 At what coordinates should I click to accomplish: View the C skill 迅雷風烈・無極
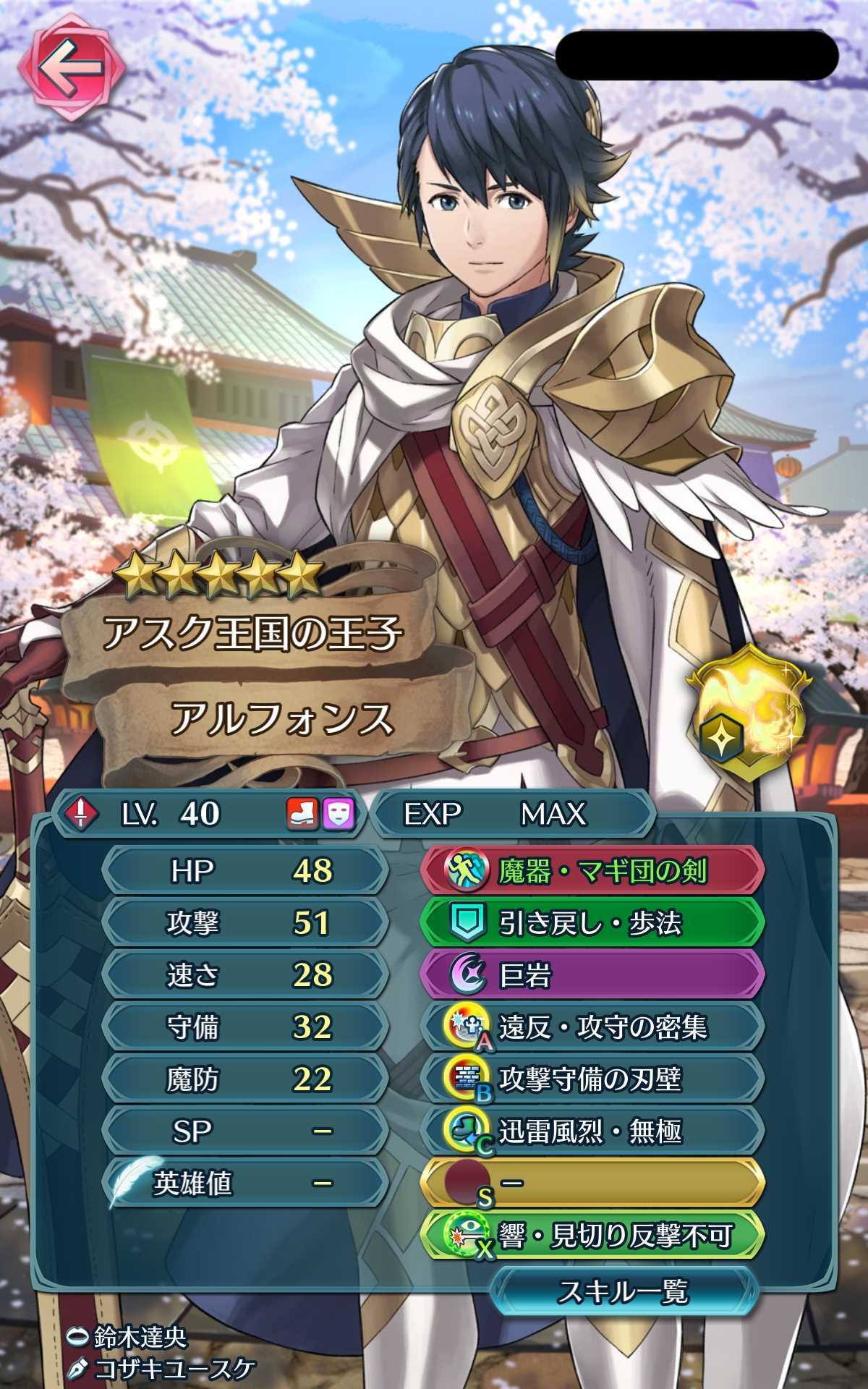tap(592, 1131)
